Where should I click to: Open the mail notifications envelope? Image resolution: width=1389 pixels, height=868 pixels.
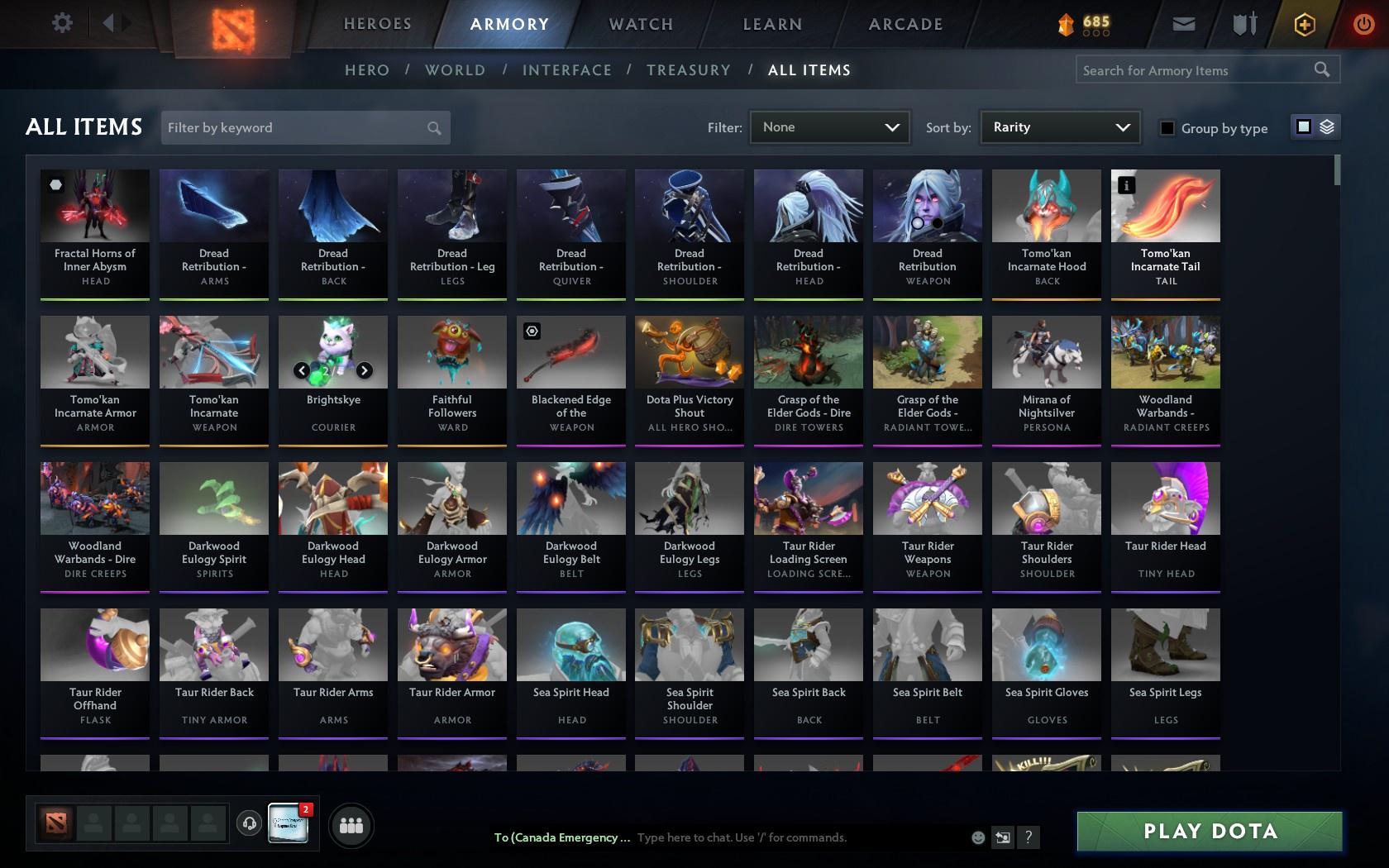click(1183, 23)
